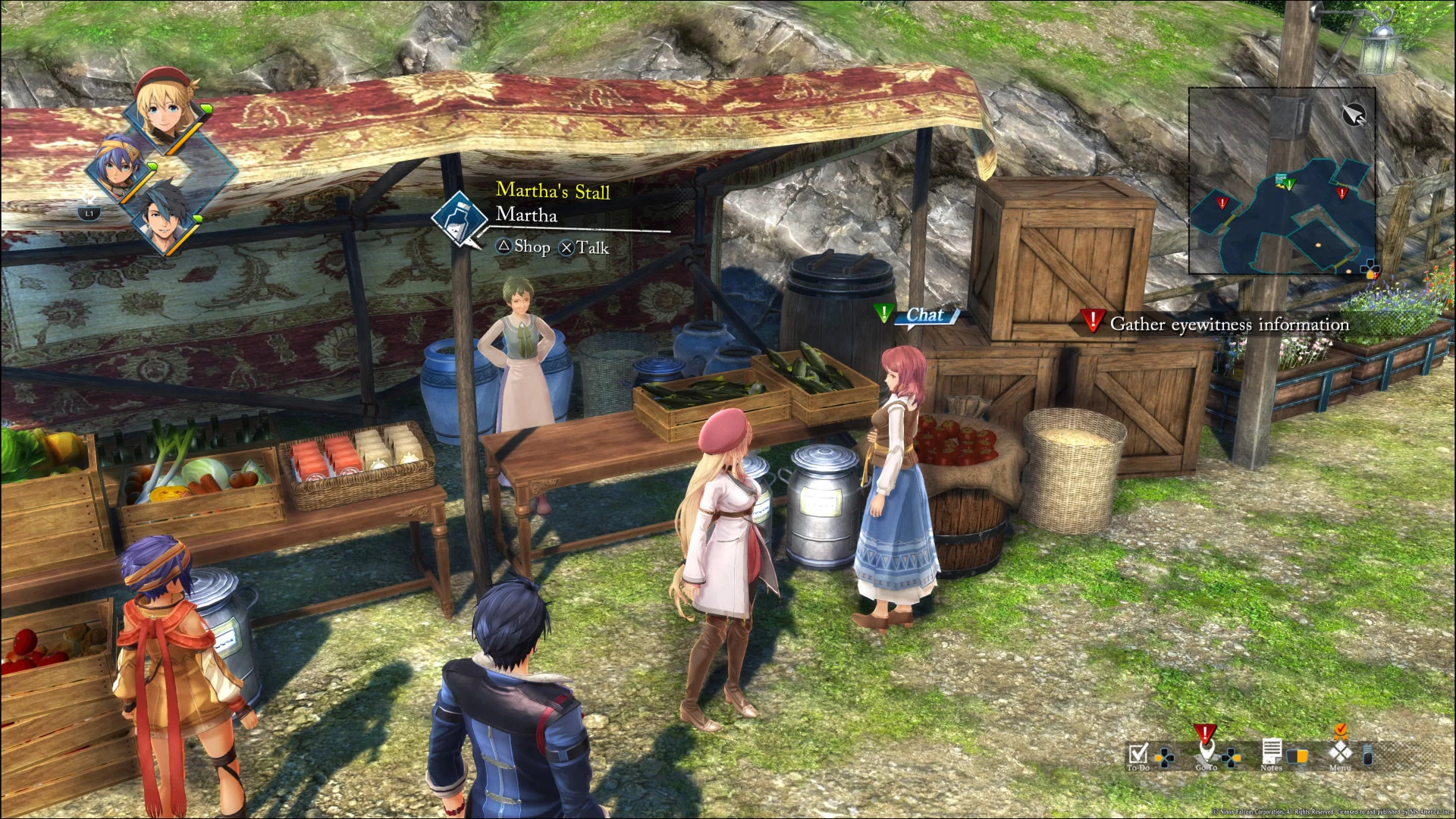
Task: Select the blue-haired headband party portrait
Action: click(x=119, y=168)
